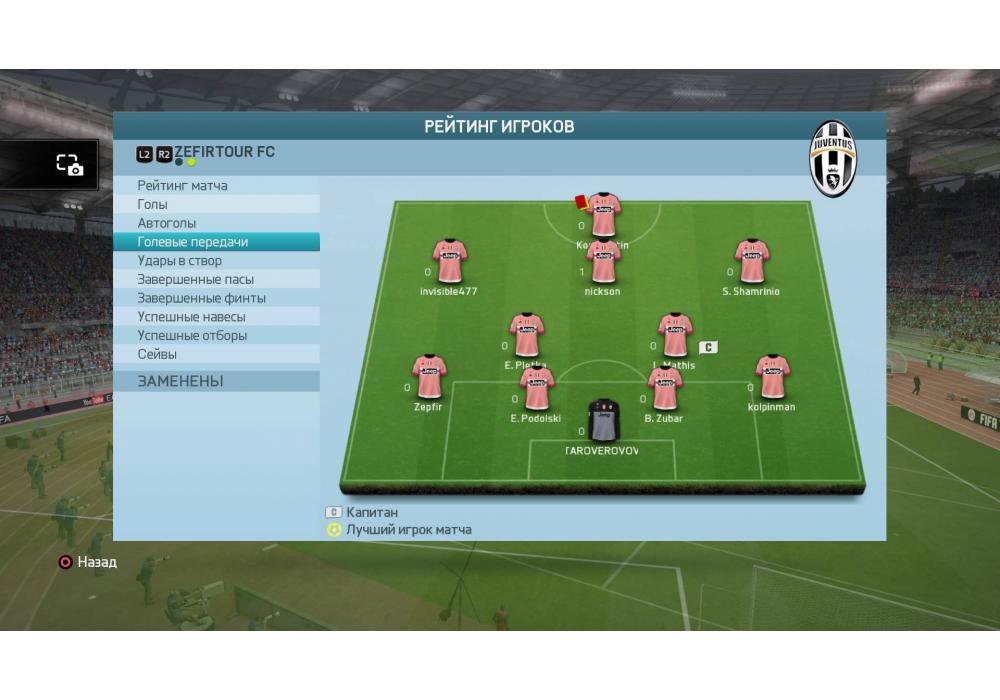Select the red-carded player's shirt
This screenshot has width=1000, height=700.
[604, 215]
